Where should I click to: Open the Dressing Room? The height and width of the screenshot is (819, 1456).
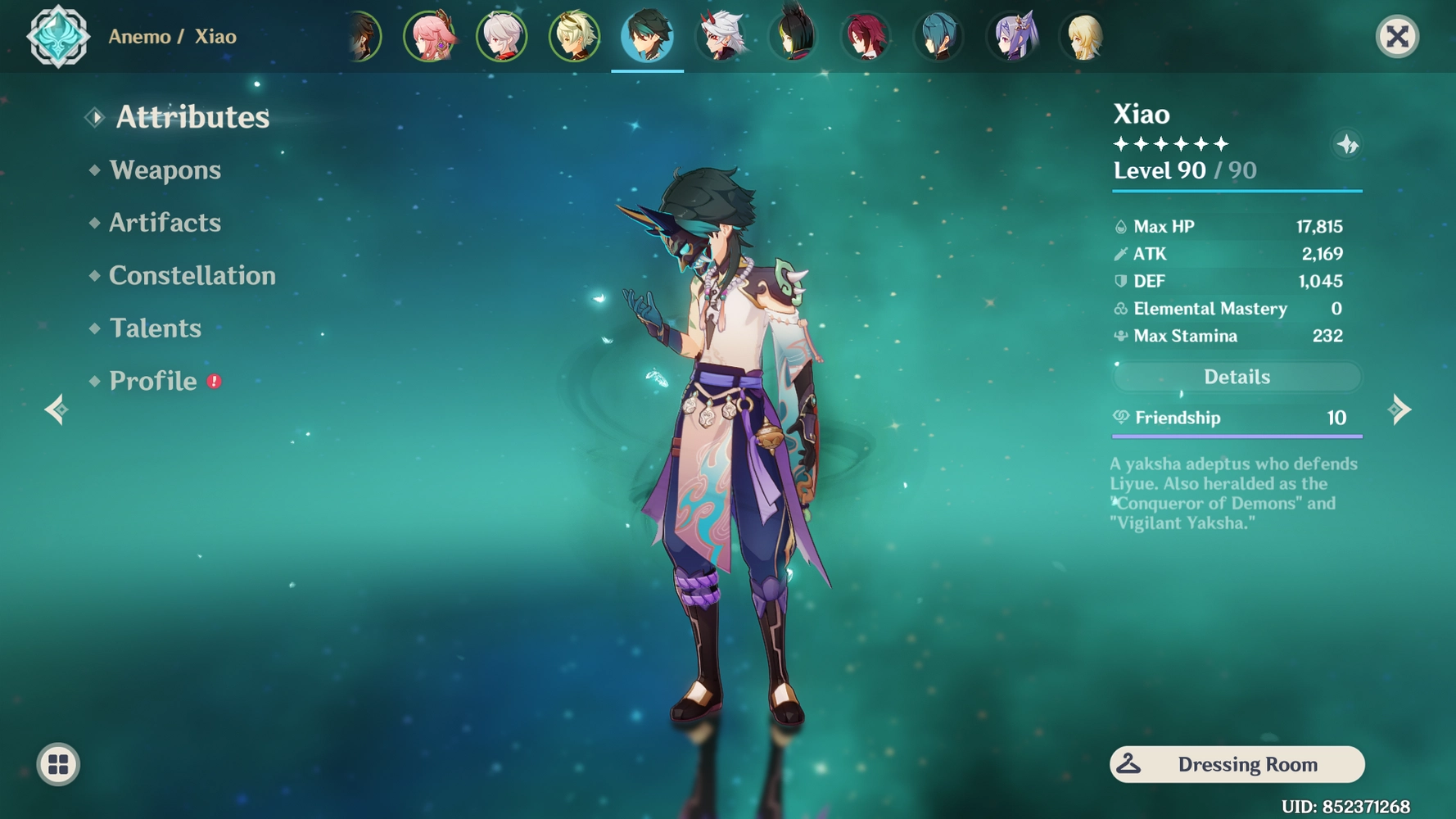click(1237, 764)
